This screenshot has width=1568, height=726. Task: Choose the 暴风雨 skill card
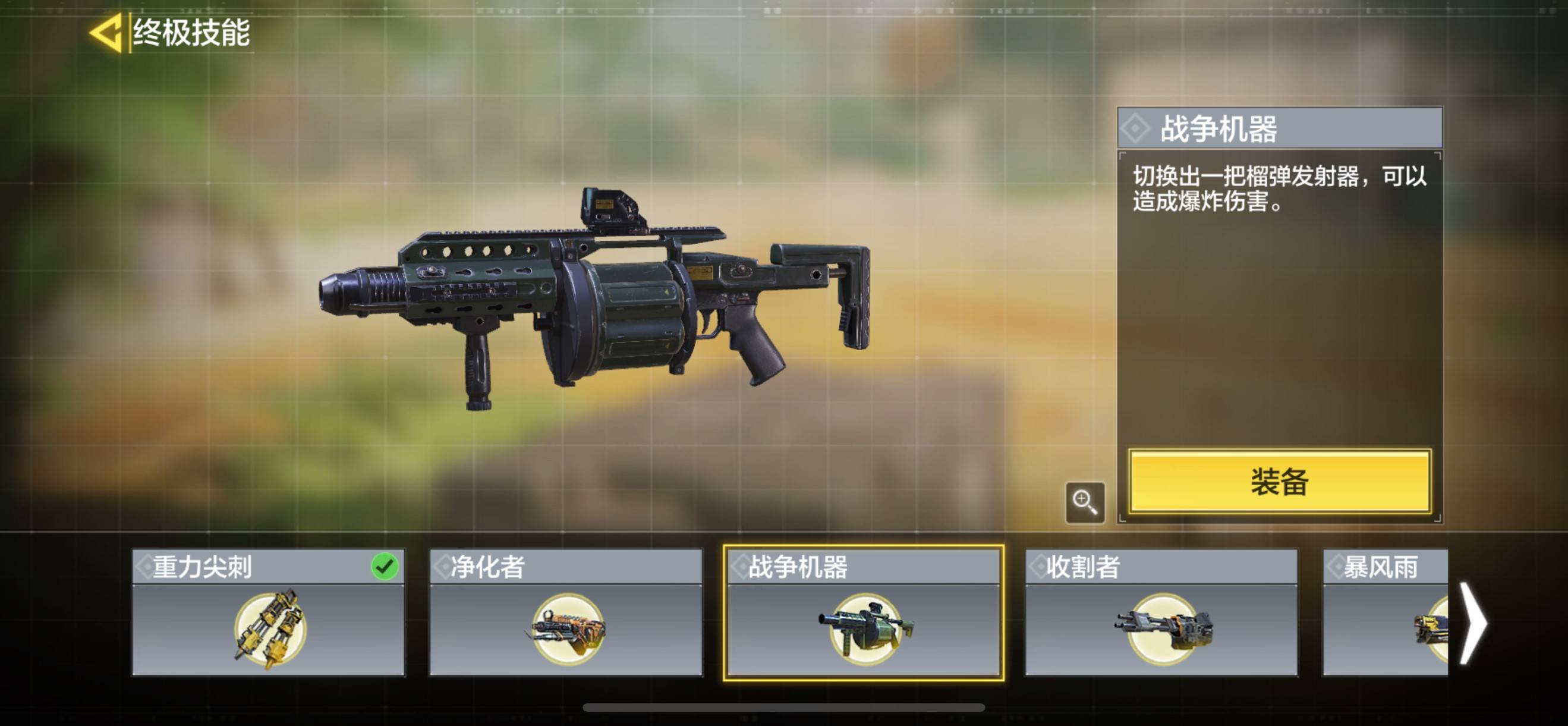1385,612
